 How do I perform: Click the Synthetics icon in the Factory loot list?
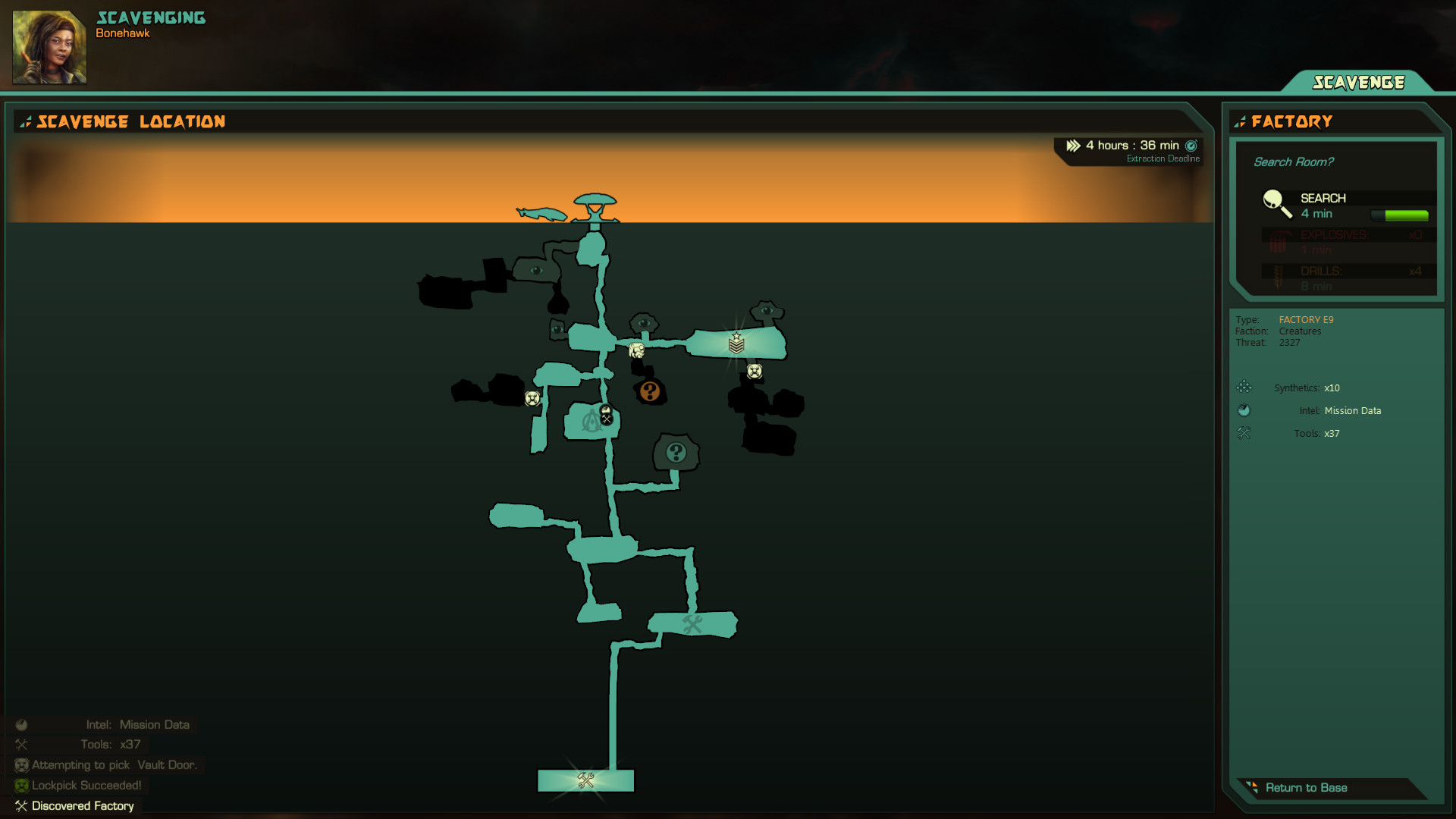point(1244,387)
